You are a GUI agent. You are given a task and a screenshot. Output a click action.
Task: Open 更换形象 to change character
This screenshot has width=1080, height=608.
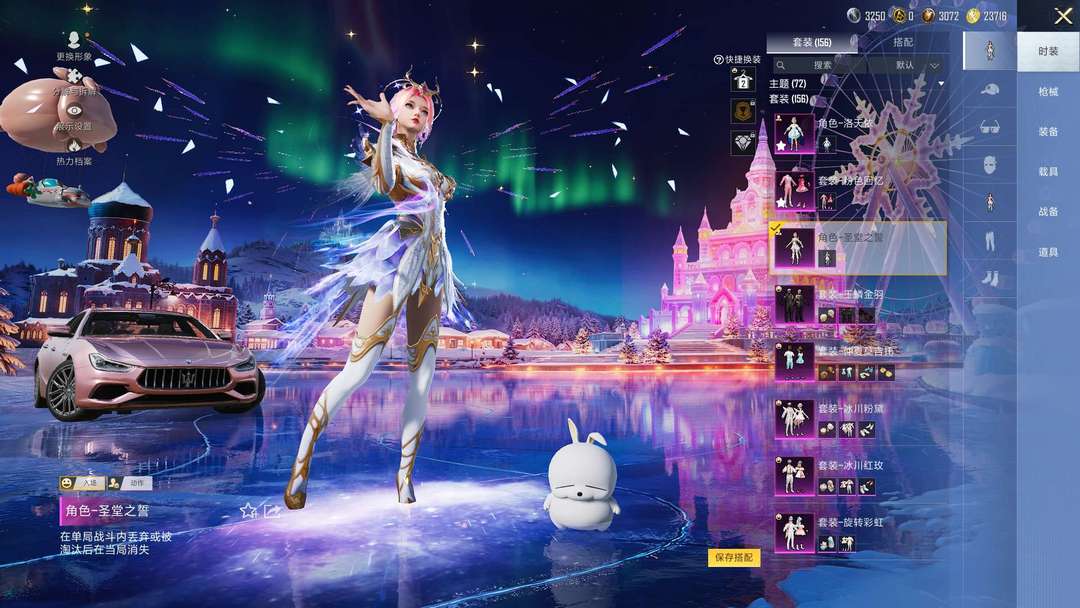click(74, 45)
